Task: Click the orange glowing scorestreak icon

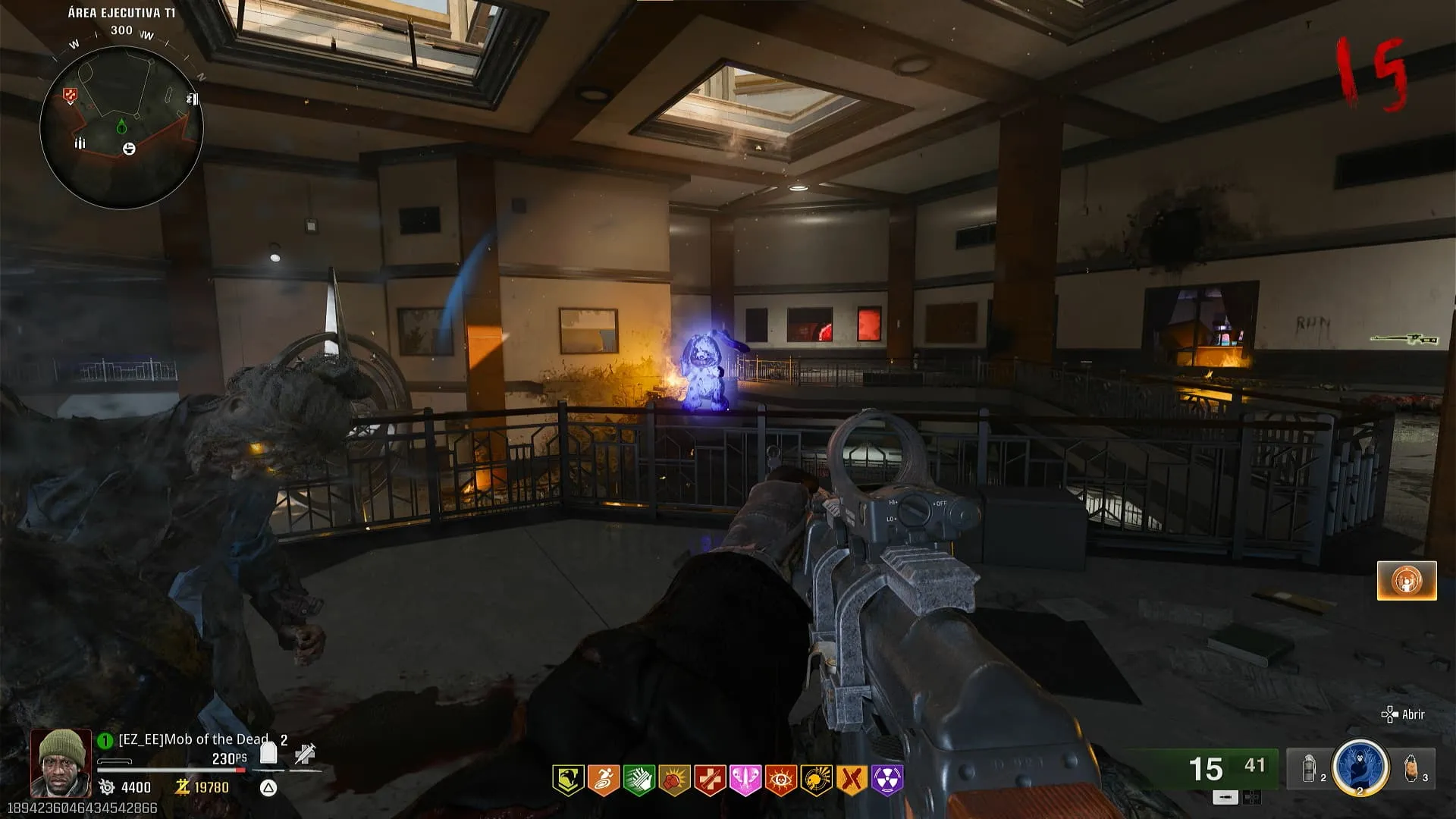Action: pyautogui.click(x=1407, y=581)
